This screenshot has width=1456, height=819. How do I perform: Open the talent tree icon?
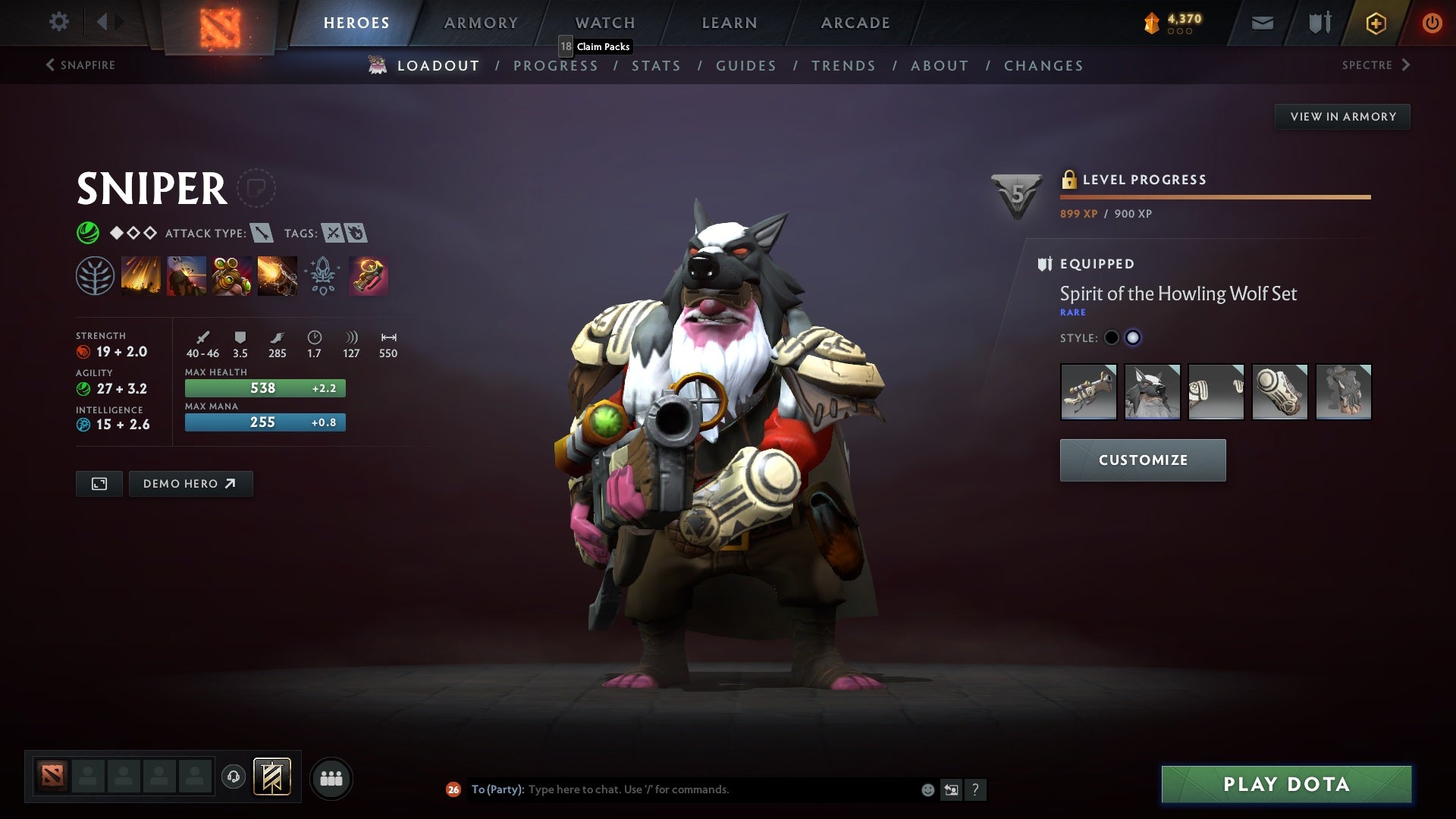(x=94, y=276)
